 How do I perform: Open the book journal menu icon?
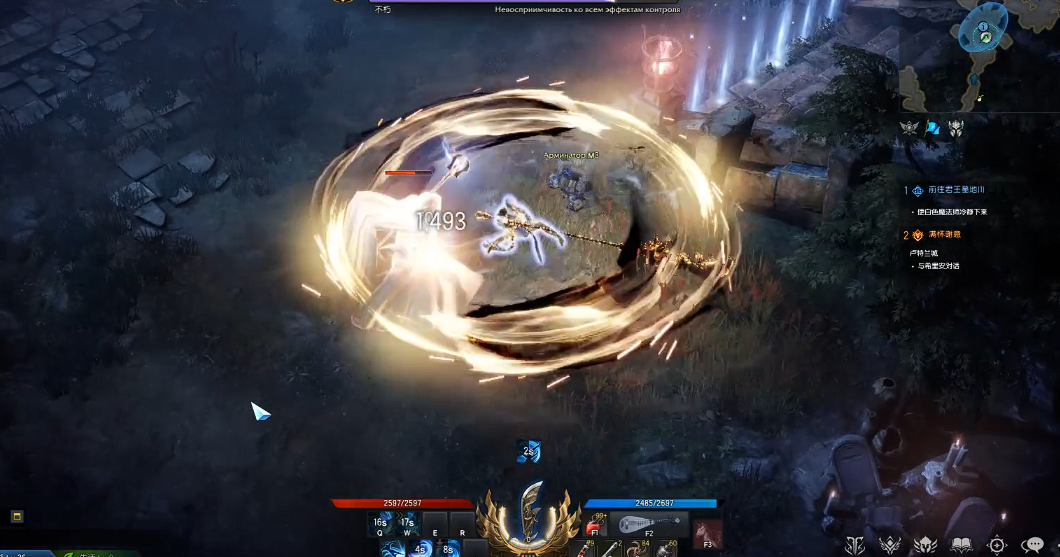(x=963, y=544)
